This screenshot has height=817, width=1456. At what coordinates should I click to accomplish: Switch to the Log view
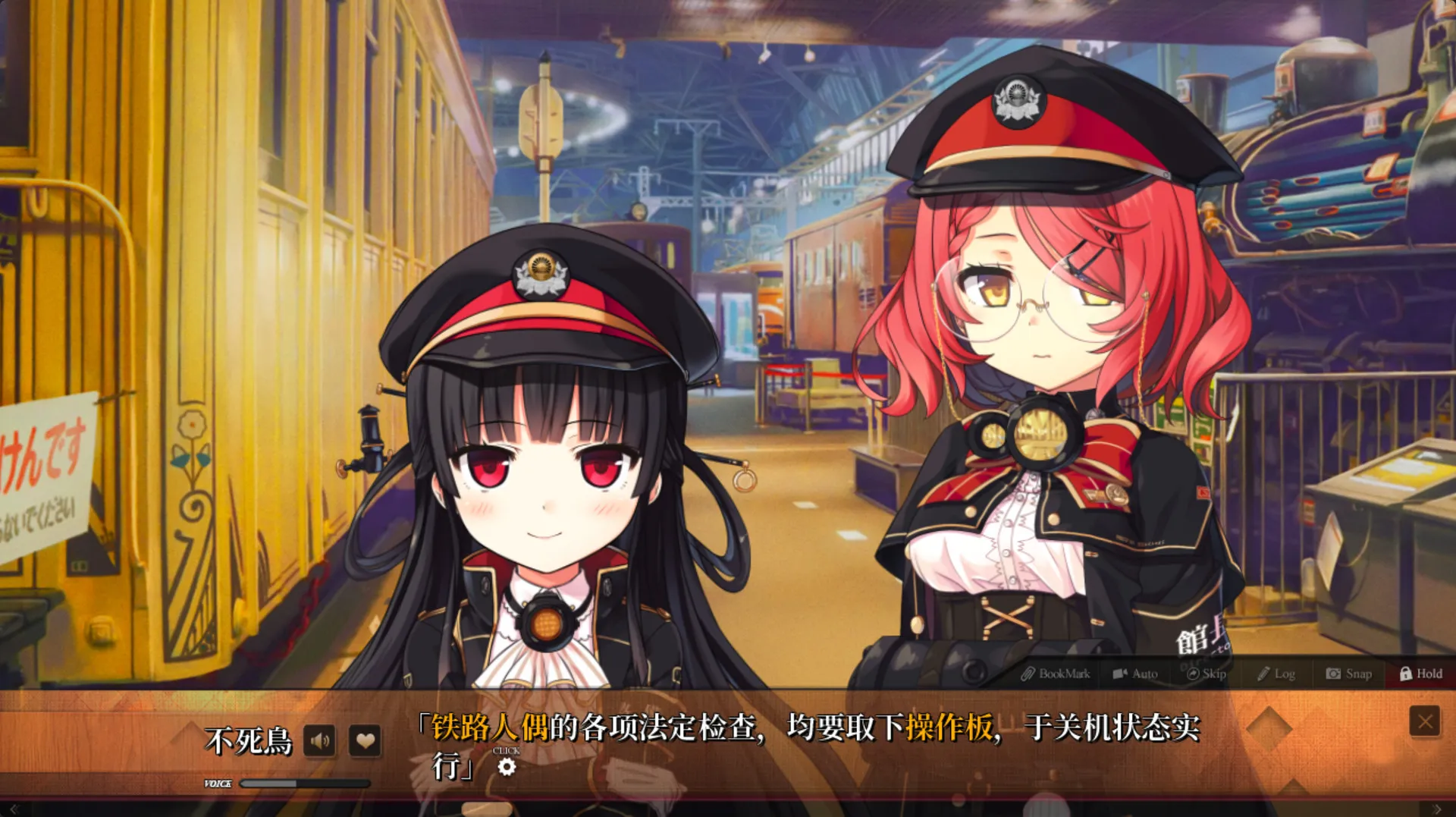coord(1277,674)
